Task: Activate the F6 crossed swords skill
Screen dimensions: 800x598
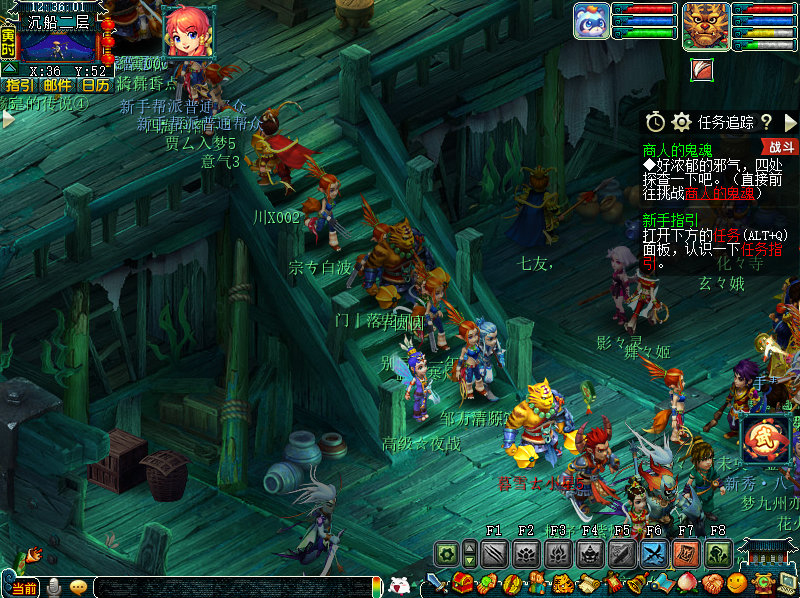Action: tap(654, 553)
